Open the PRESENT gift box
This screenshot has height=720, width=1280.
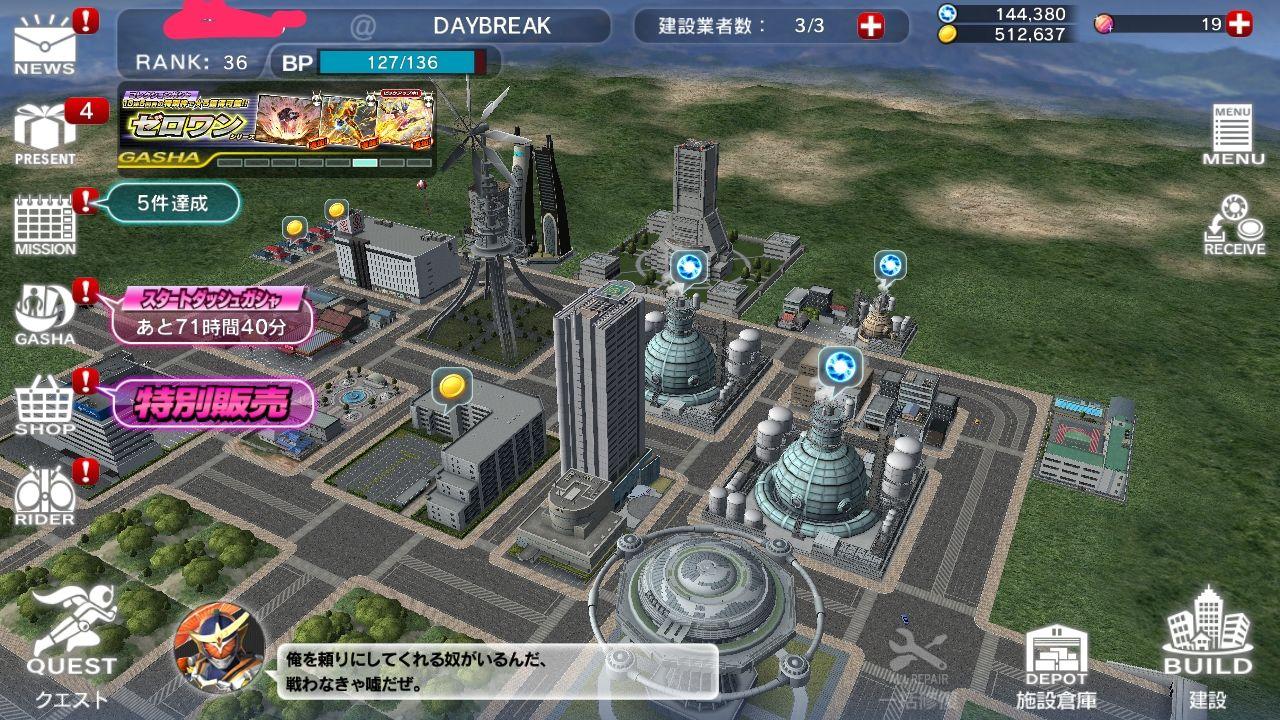tap(45, 135)
